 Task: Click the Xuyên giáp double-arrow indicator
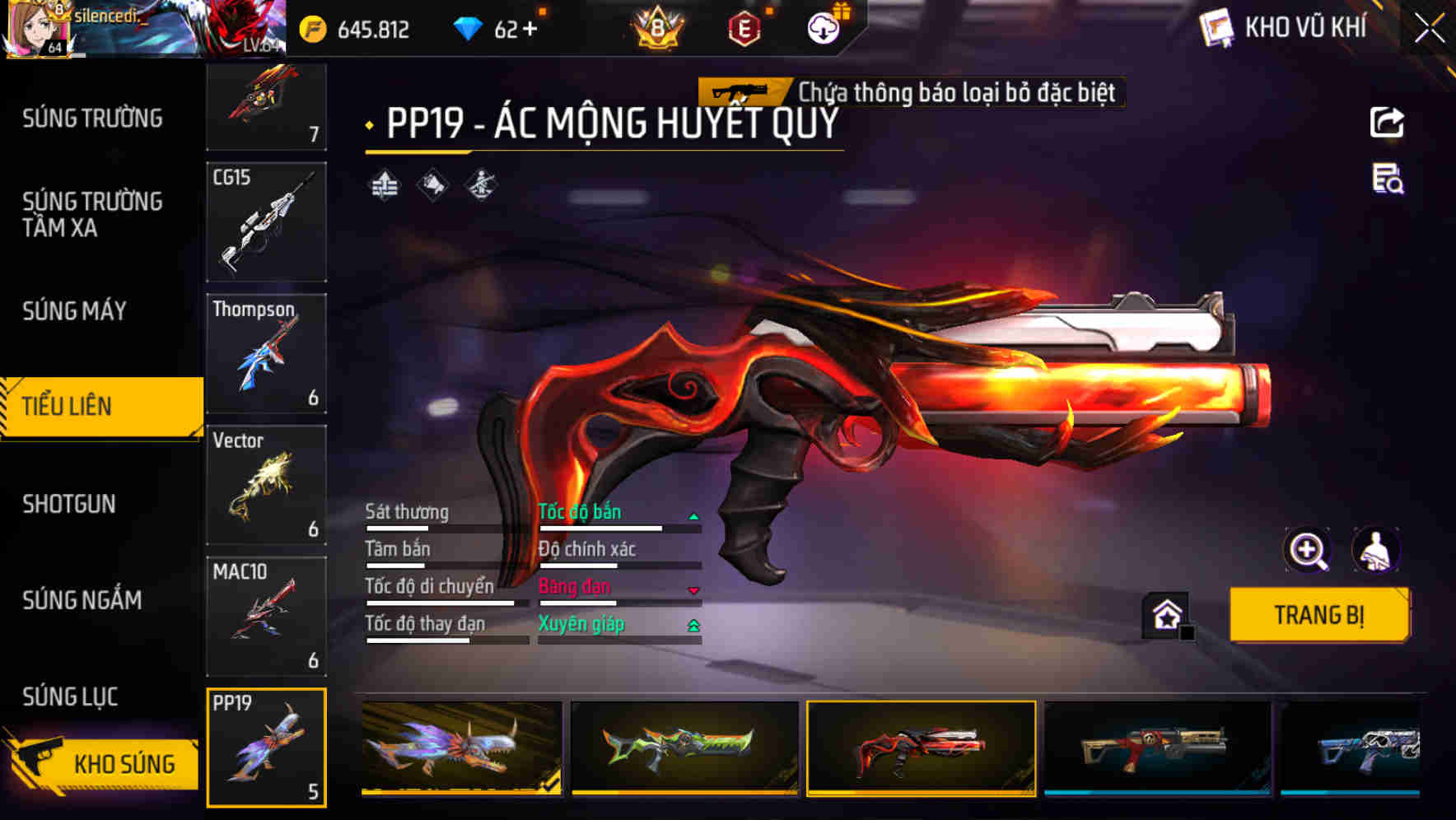[694, 626]
